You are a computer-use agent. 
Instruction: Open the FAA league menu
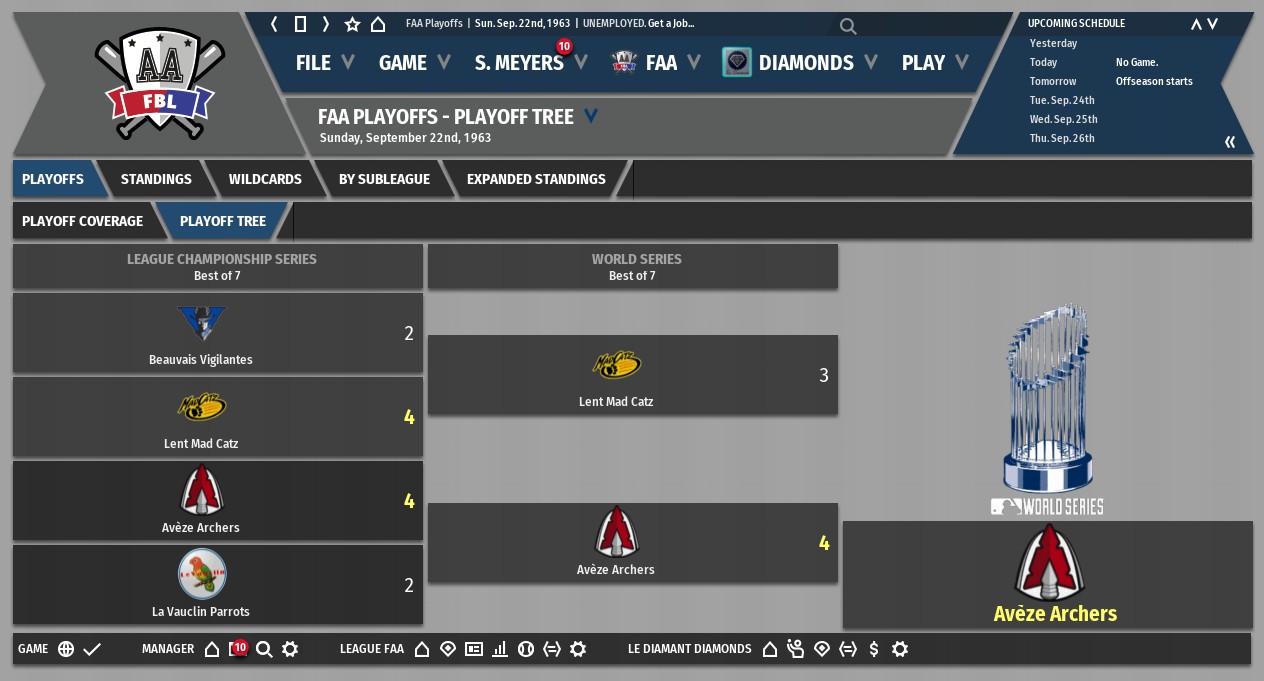(660, 63)
